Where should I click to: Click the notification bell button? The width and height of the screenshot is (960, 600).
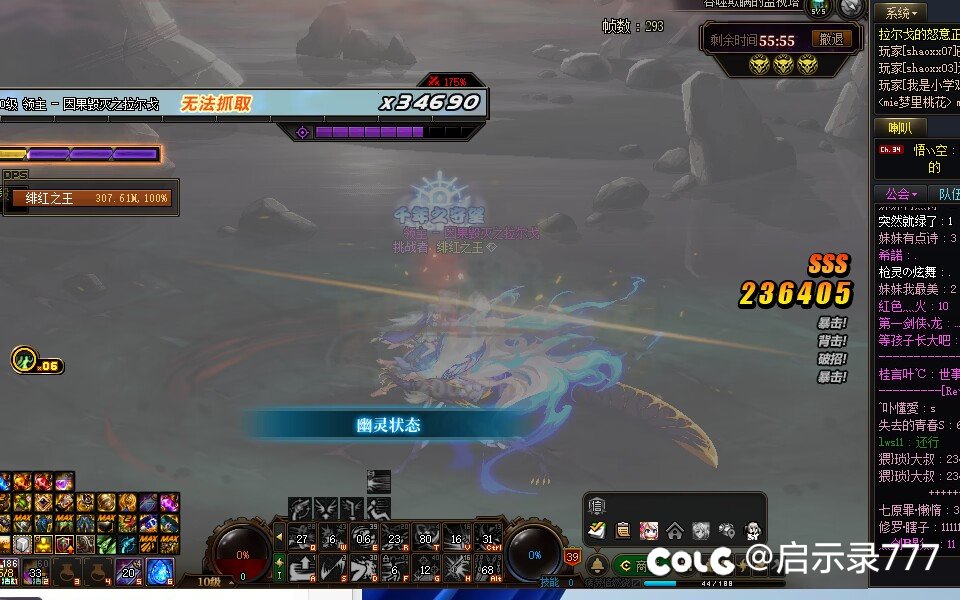coord(597,566)
